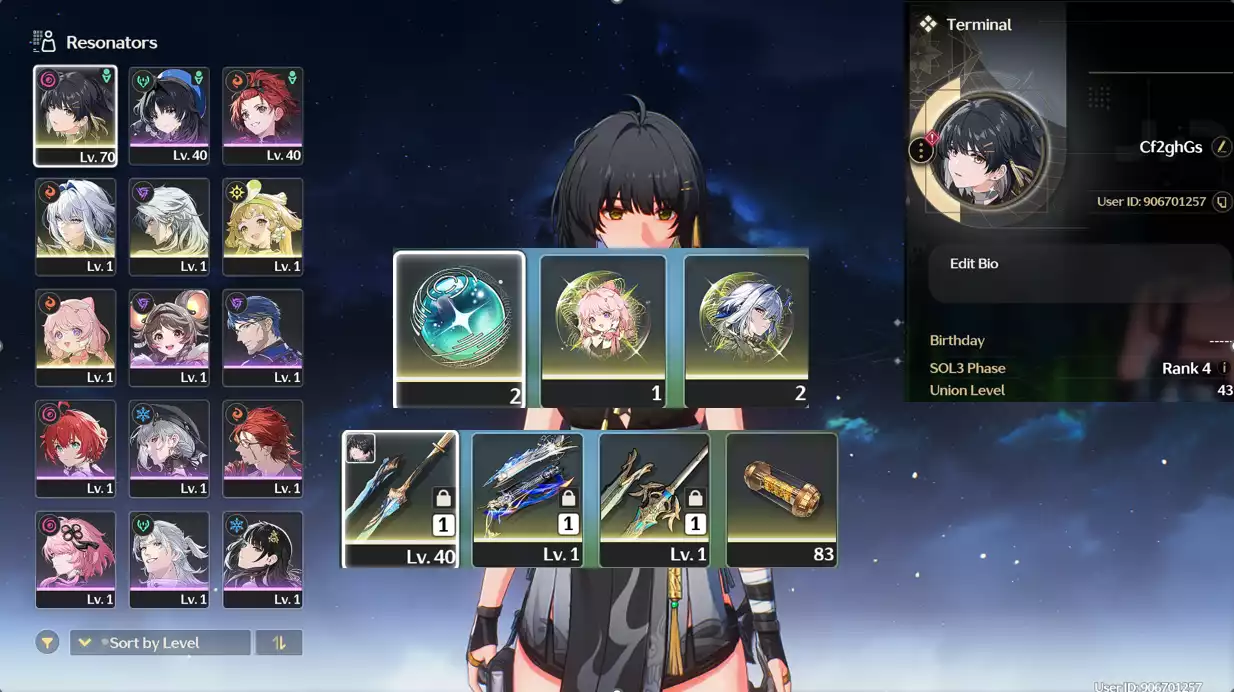Select the Lv. 70 black-haired resonator card
This screenshot has width=1234, height=692.
tap(75, 115)
